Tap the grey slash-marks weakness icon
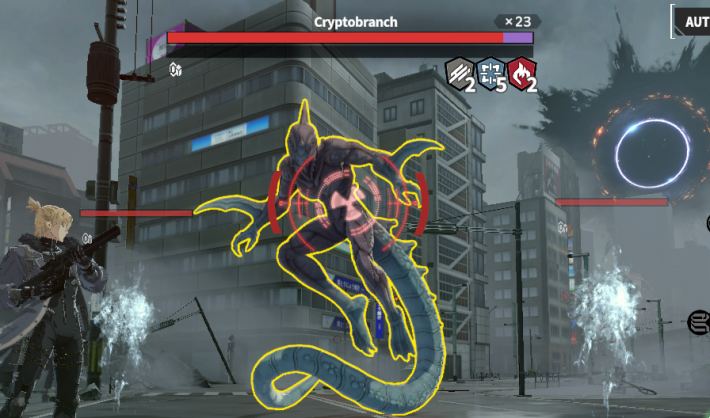This screenshot has width=710, height=418. click(x=458, y=72)
